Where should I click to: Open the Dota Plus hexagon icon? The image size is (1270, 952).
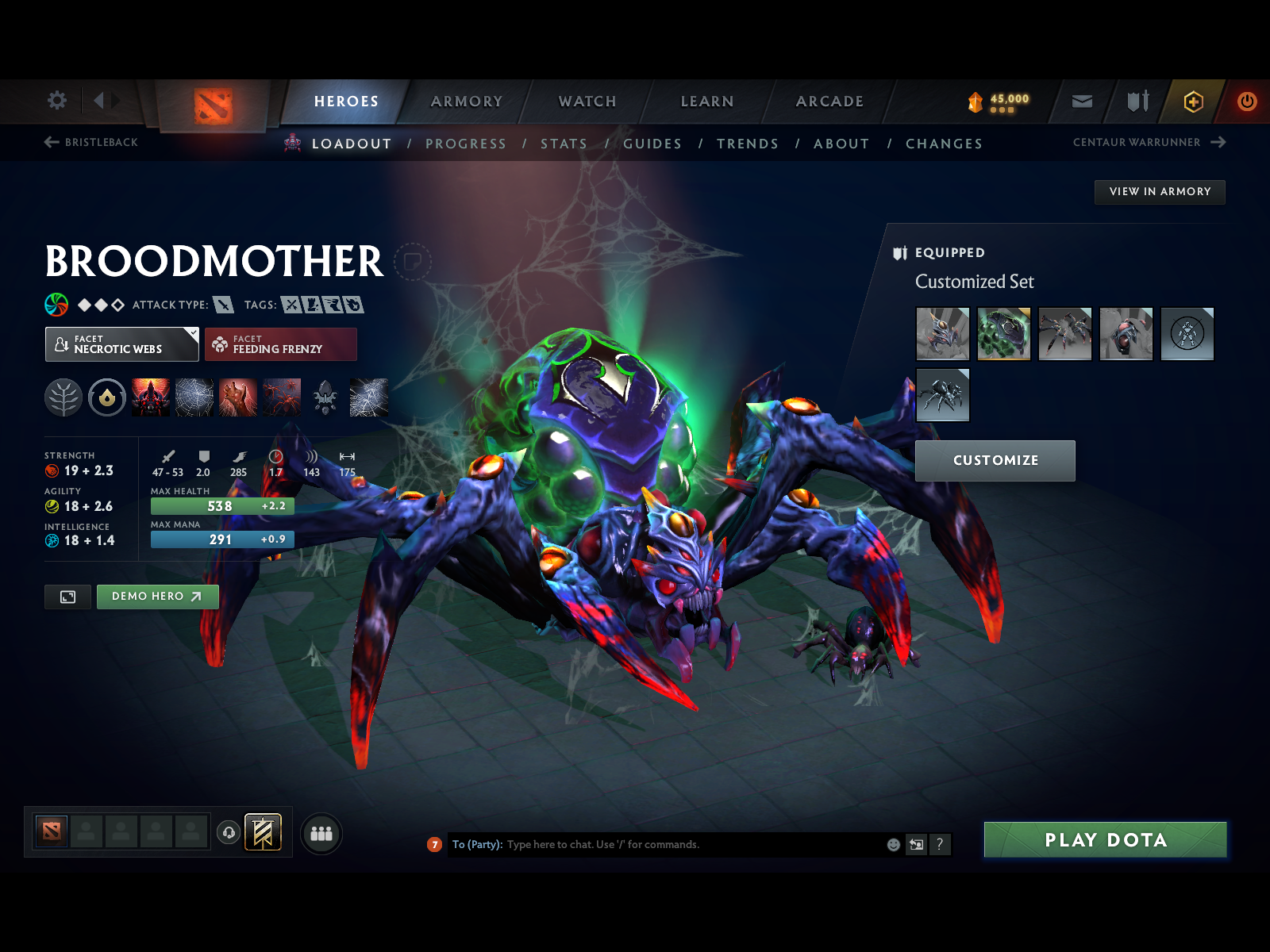pos(1192,102)
